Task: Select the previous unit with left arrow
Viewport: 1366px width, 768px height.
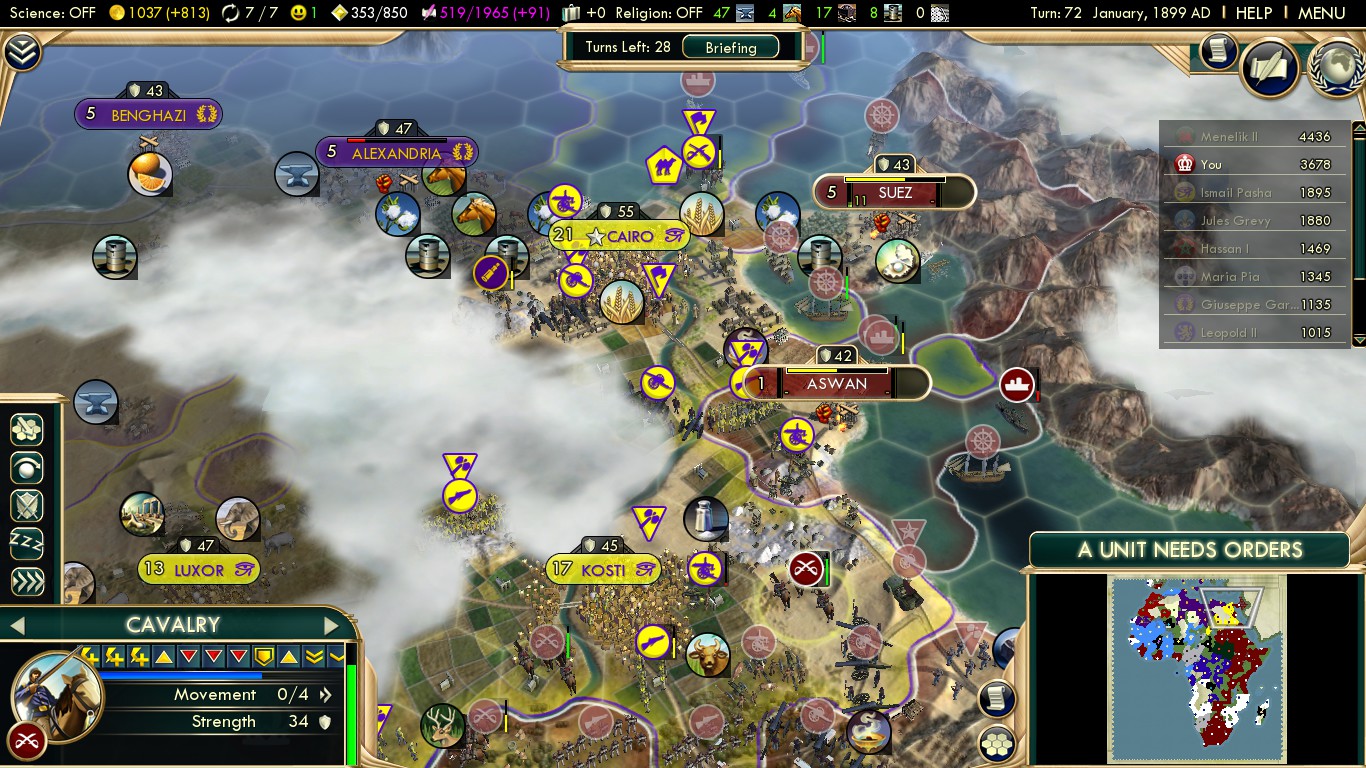Action: tap(16, 626)
